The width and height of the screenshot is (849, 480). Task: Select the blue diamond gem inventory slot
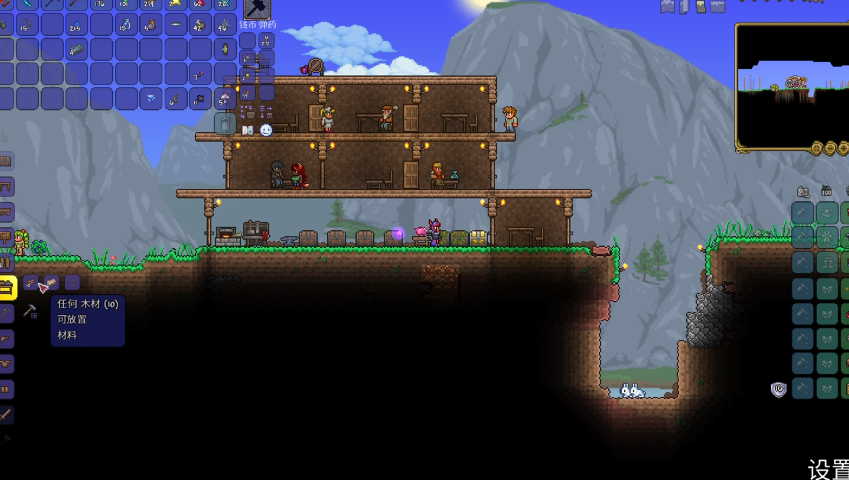(x=152, y=98)
